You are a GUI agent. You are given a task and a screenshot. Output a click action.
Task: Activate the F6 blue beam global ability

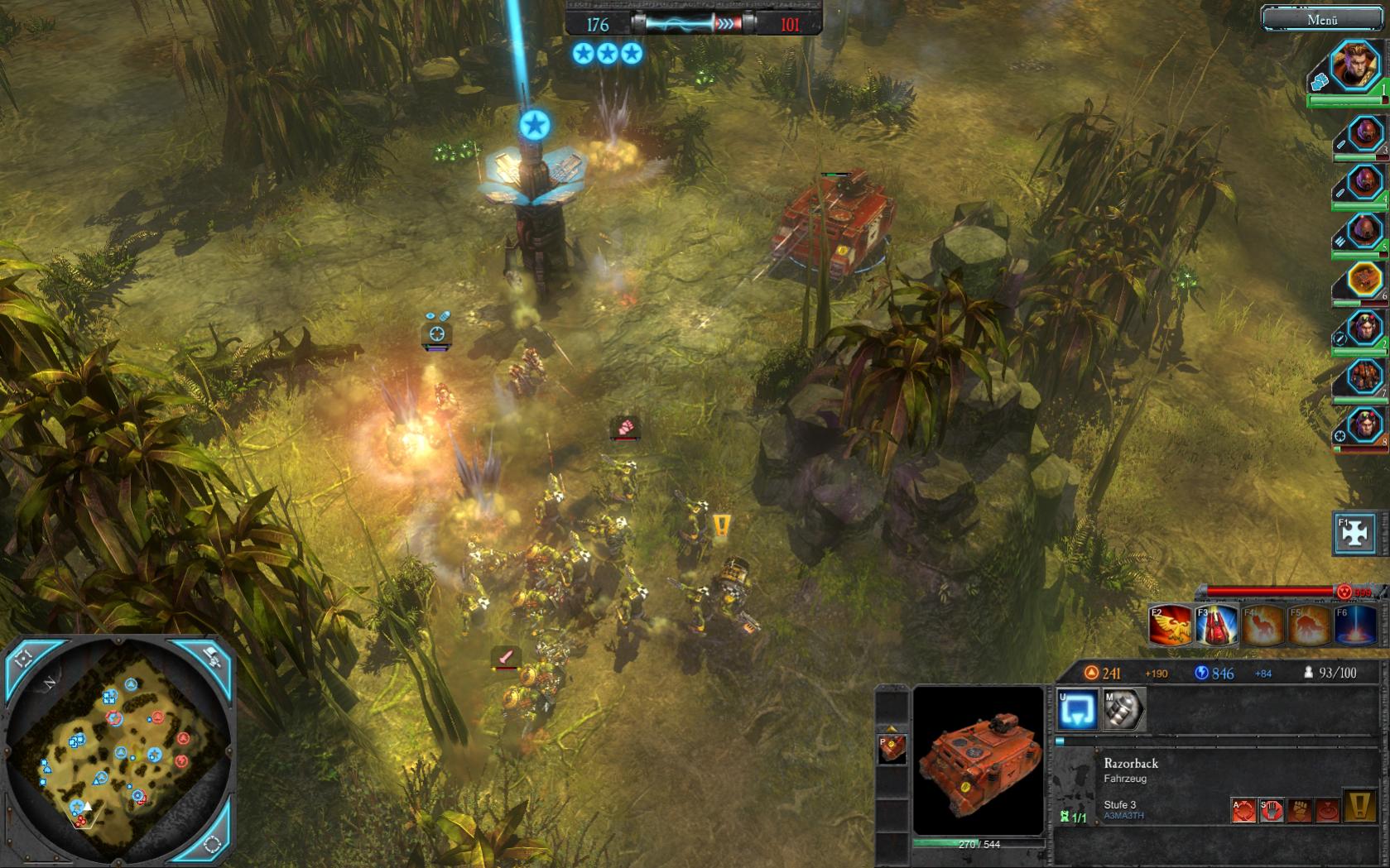[1354, 625]
